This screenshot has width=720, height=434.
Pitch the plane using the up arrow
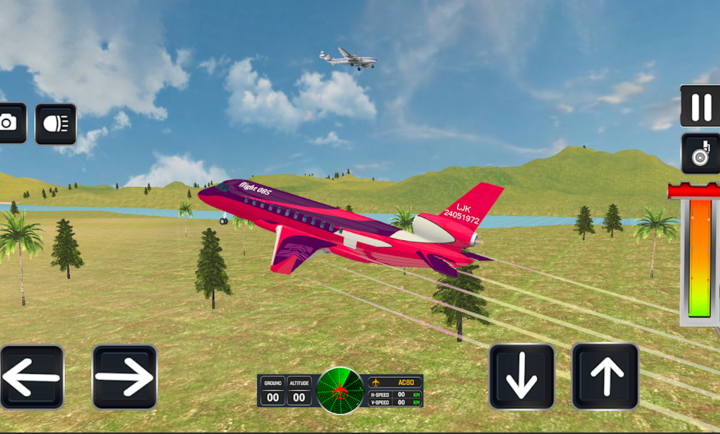pos(605,377)
